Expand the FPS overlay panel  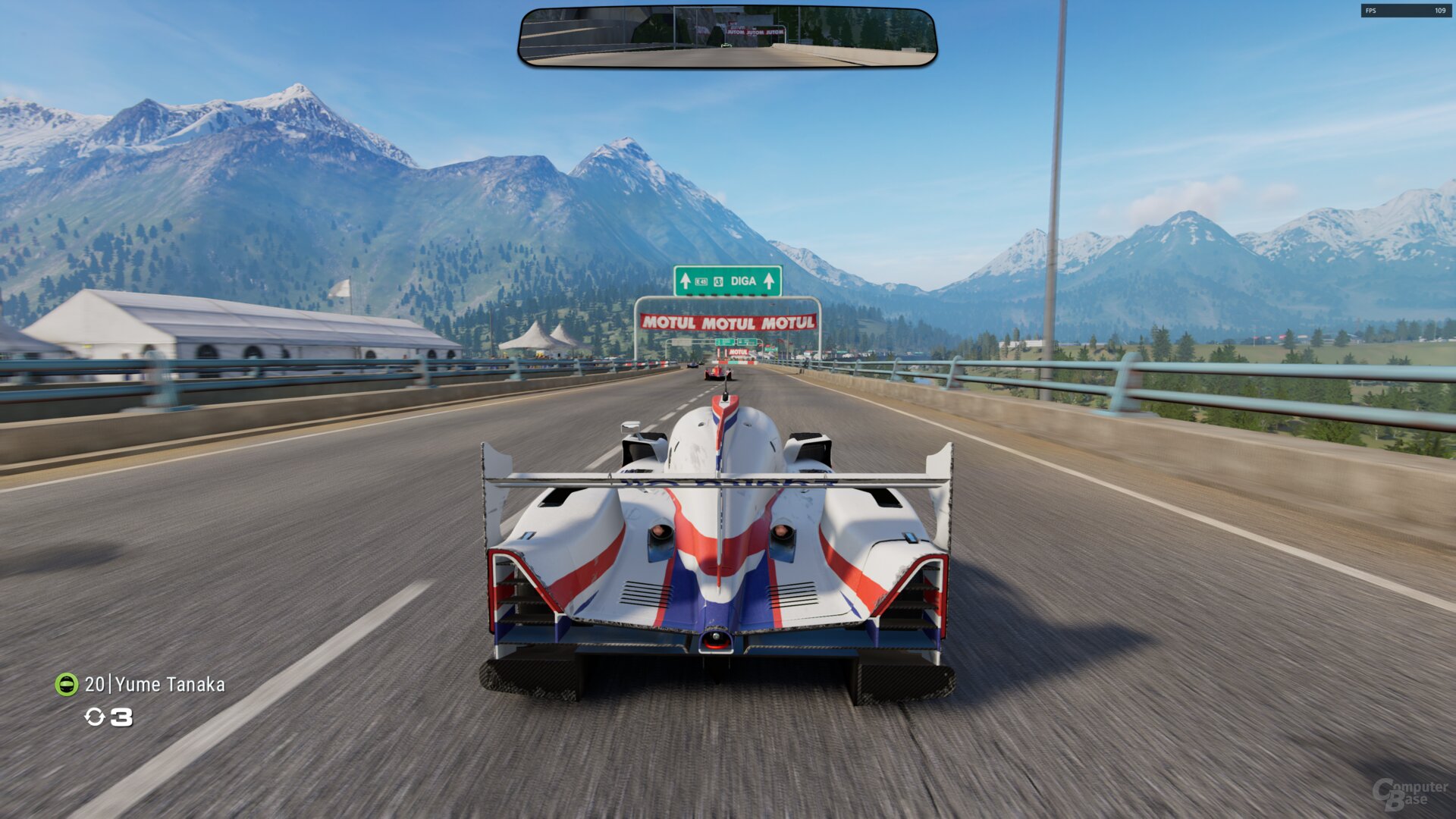point(1407,11)
